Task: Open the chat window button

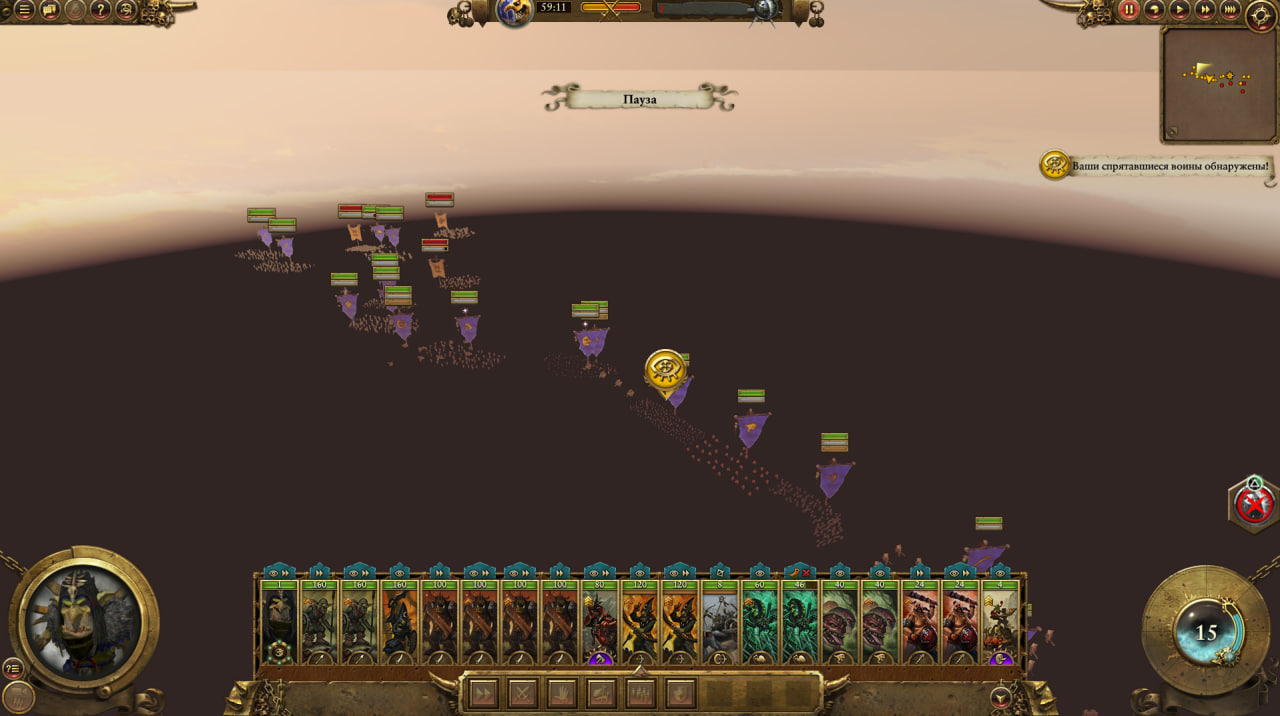Action: click(50, 11)
